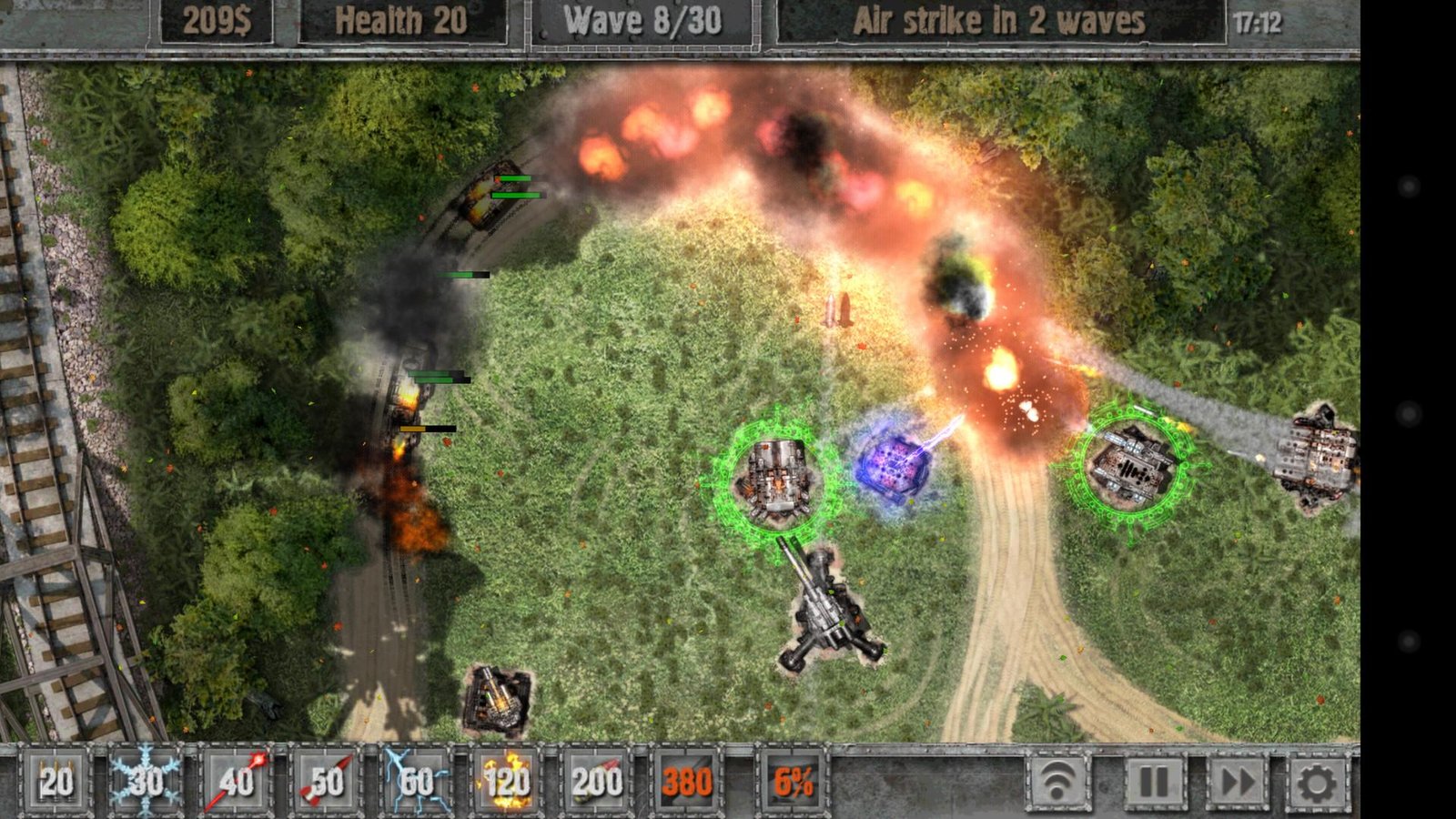Screen dimensions: 1456x819
Task: Select the blue shielded tower near the road
Action: 896,466
